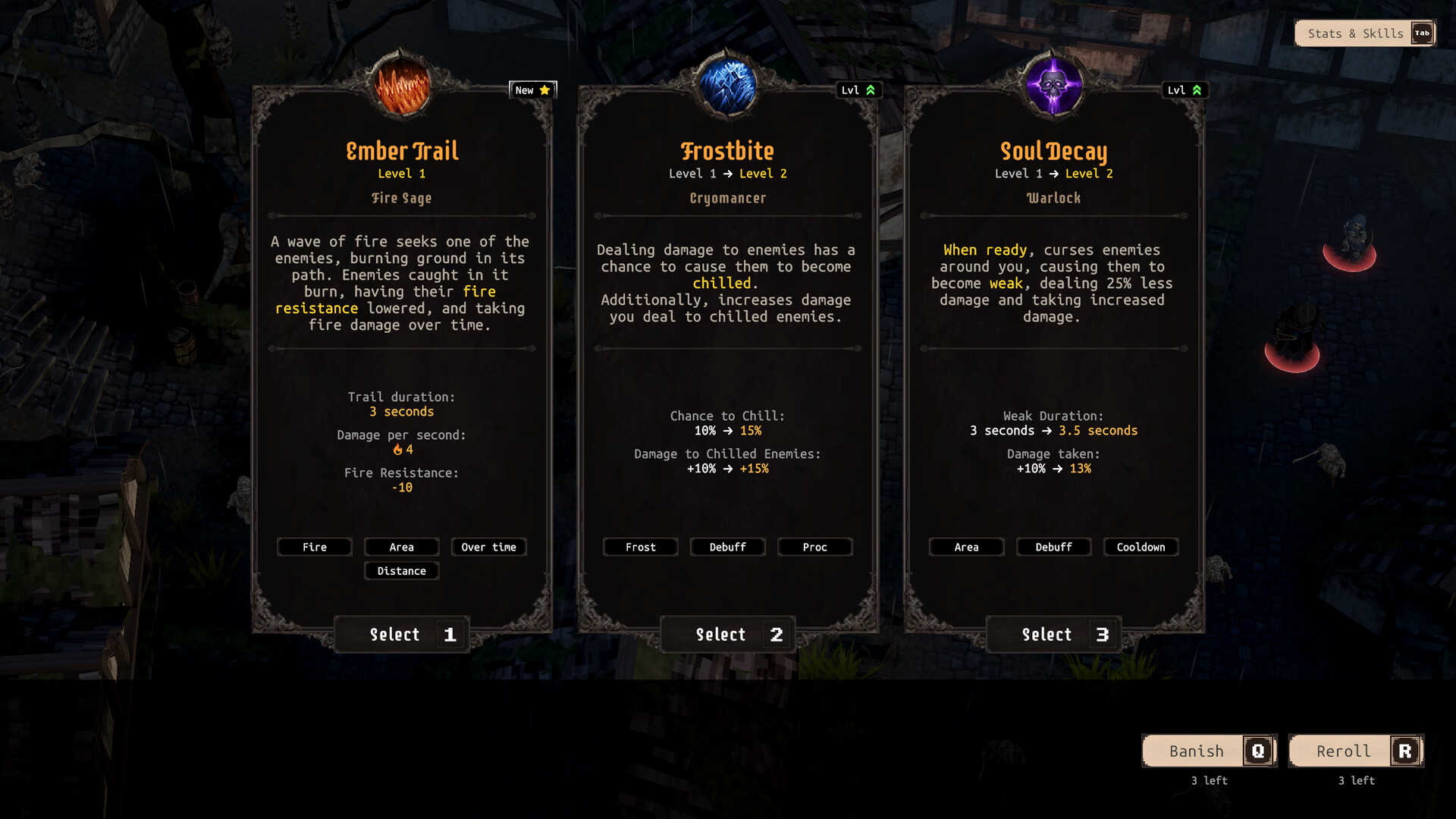This screenshot has height=819, width=1456.
Task: Open the Stats & Skills panel
Action: 1359,33
